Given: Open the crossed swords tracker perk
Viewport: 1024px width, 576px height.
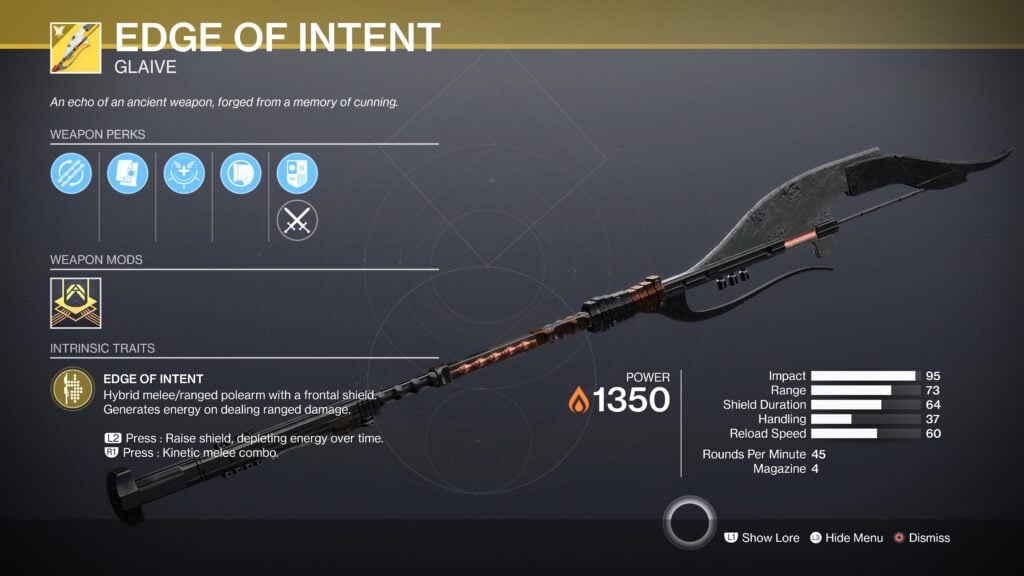Looking at the screenshot, I should 297,222.
